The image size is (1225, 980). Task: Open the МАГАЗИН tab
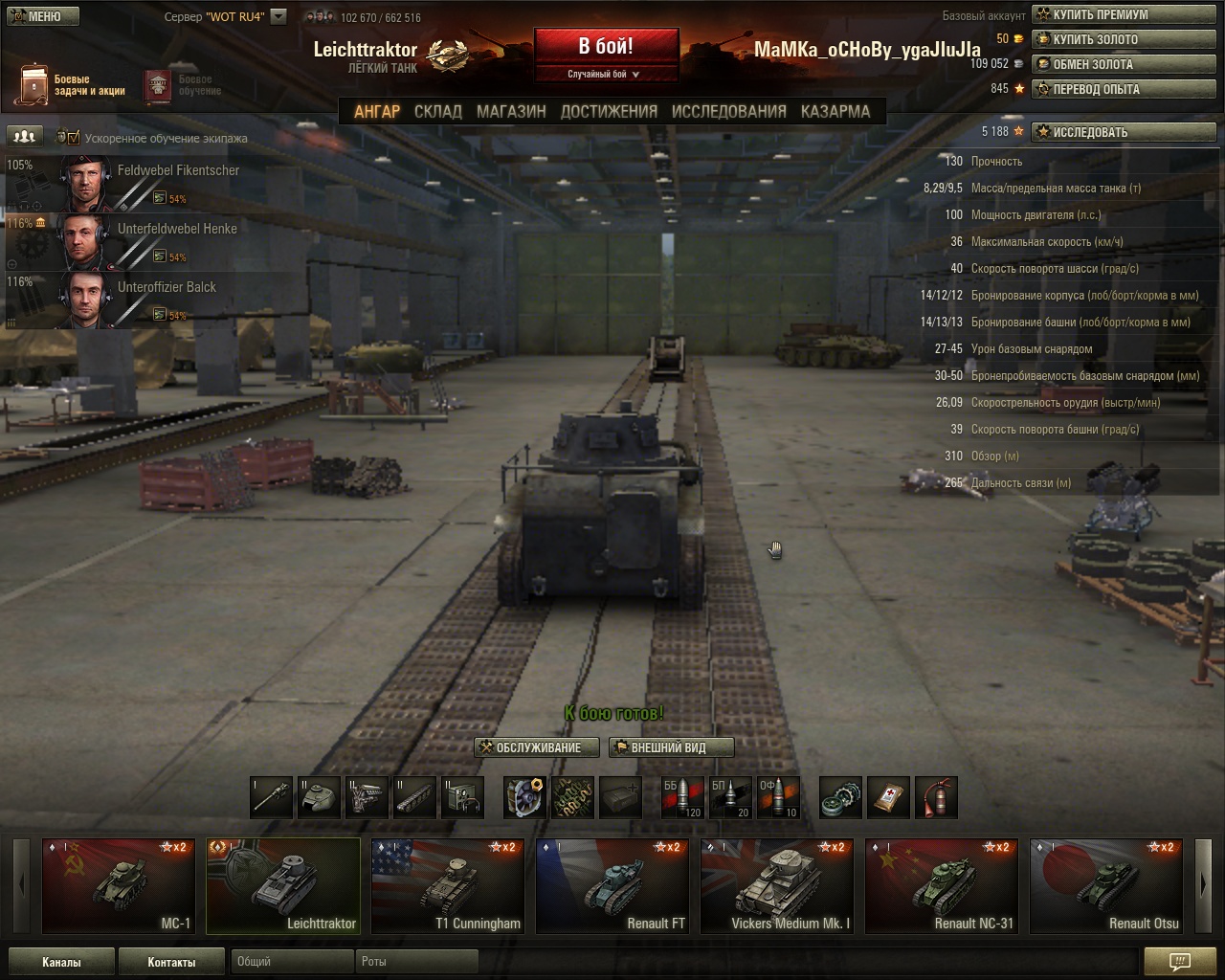(511, 111)
